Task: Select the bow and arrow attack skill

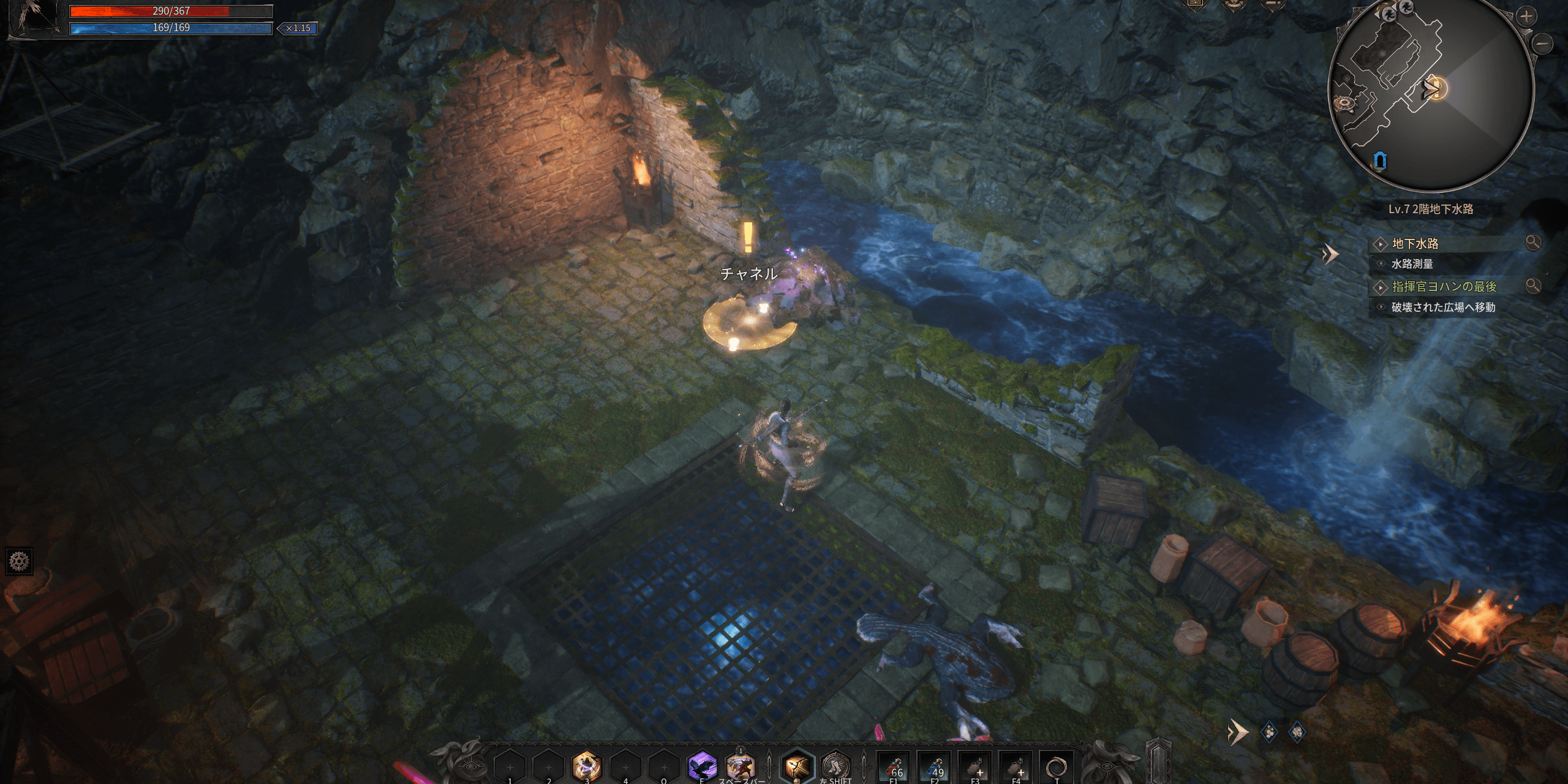Action: click(x=798, y=766)
